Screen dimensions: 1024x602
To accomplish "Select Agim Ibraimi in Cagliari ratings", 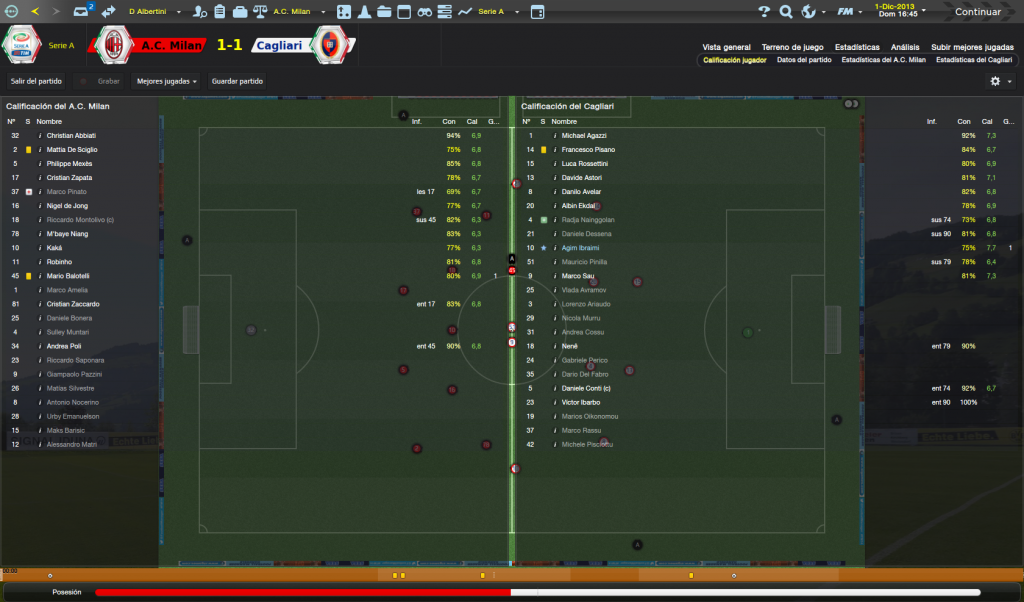I will [584, 248].
